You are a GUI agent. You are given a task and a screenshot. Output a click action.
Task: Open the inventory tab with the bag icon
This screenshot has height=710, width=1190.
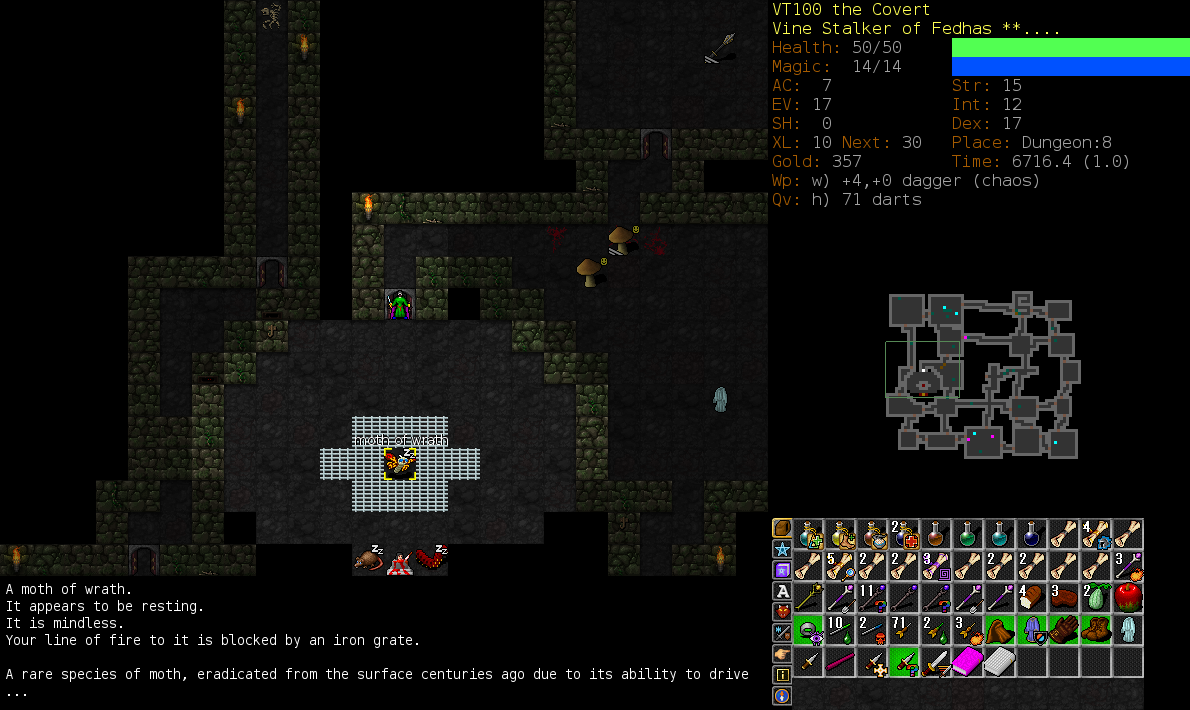point(781,528)
